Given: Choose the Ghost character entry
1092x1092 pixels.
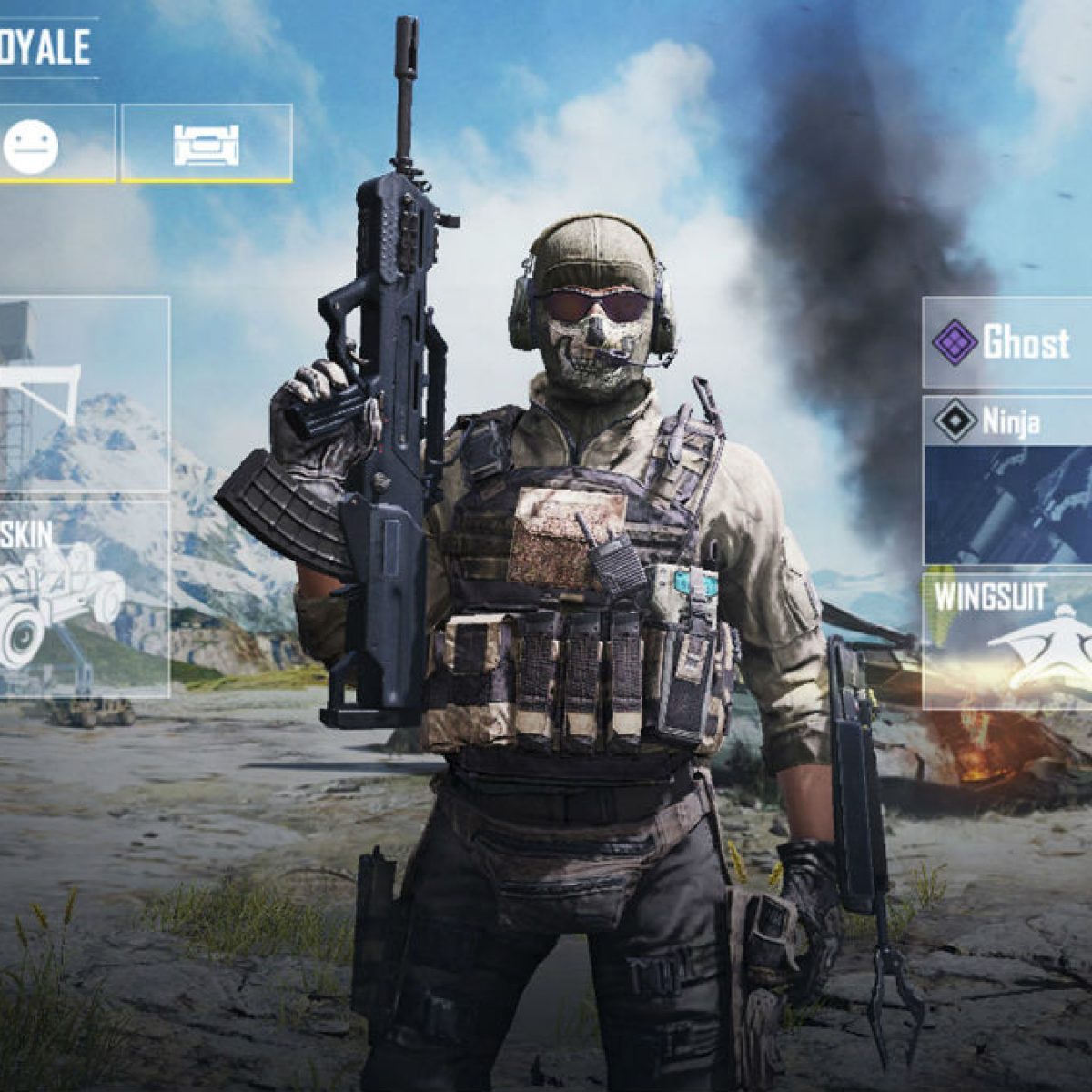Looking at the screenshot, I should click(1008, 344).
